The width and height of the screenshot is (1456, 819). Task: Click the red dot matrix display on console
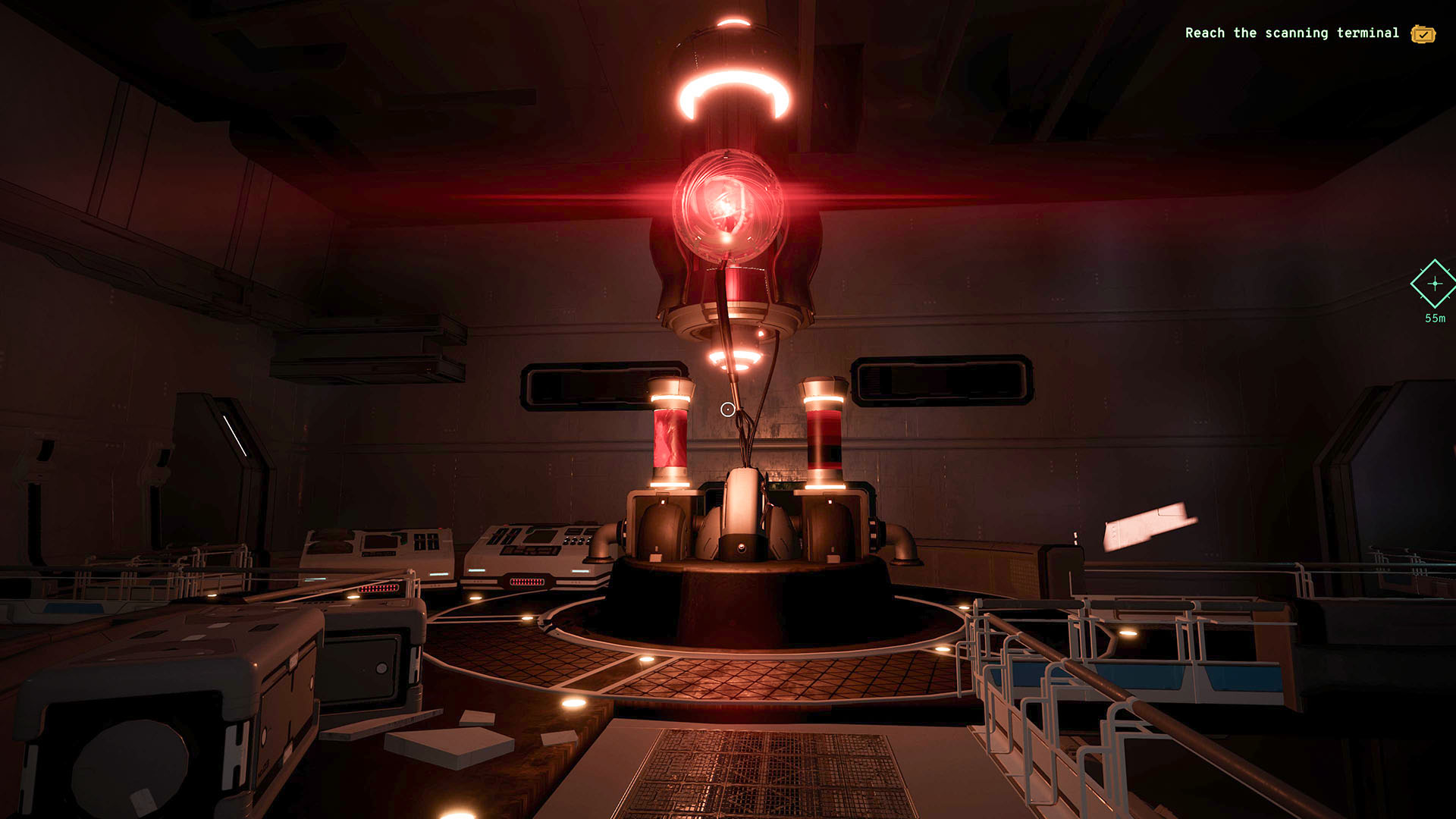click(x=526, y=581)
